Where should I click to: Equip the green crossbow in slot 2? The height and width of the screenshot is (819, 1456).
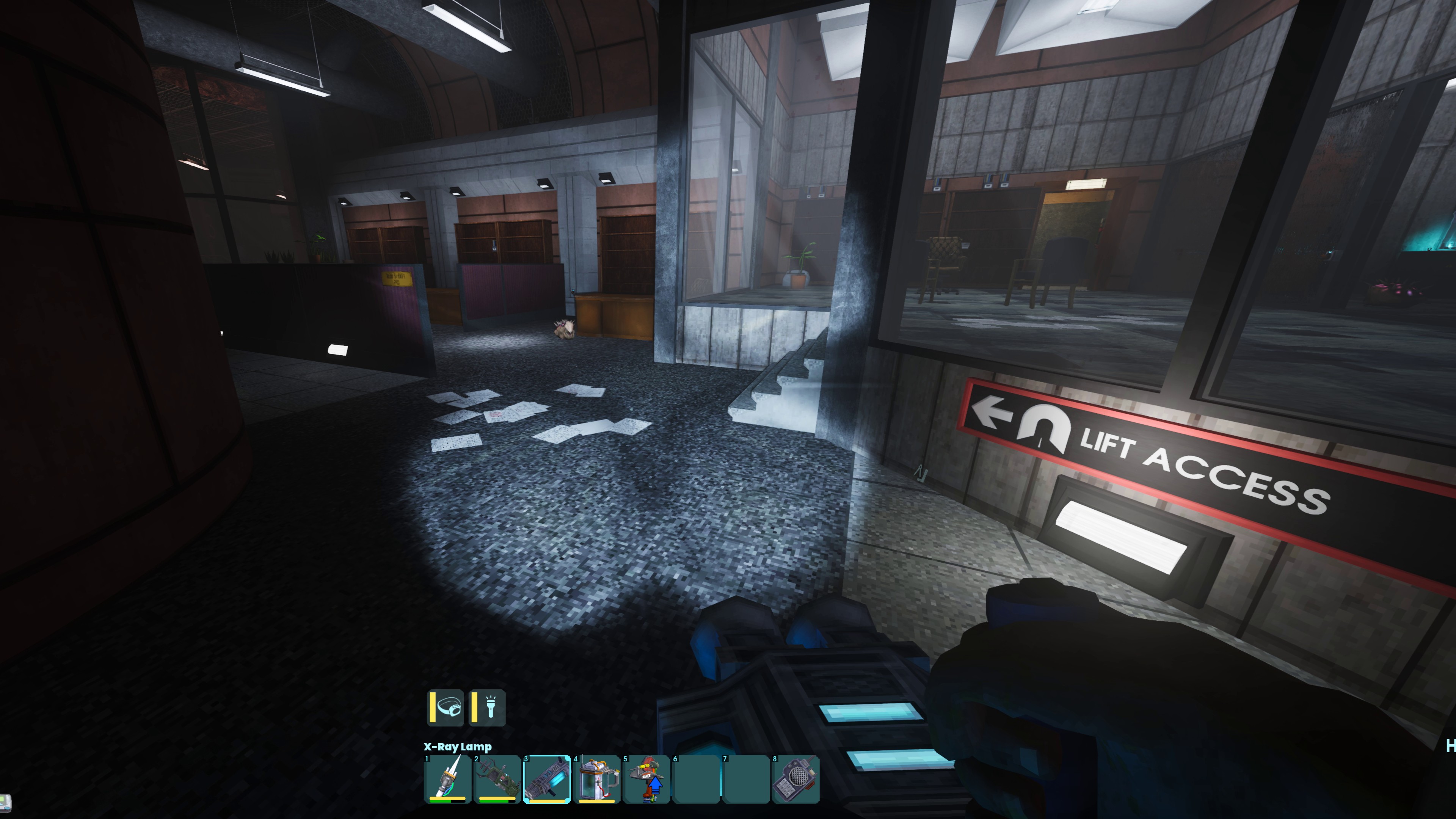[x=497, y=779]
